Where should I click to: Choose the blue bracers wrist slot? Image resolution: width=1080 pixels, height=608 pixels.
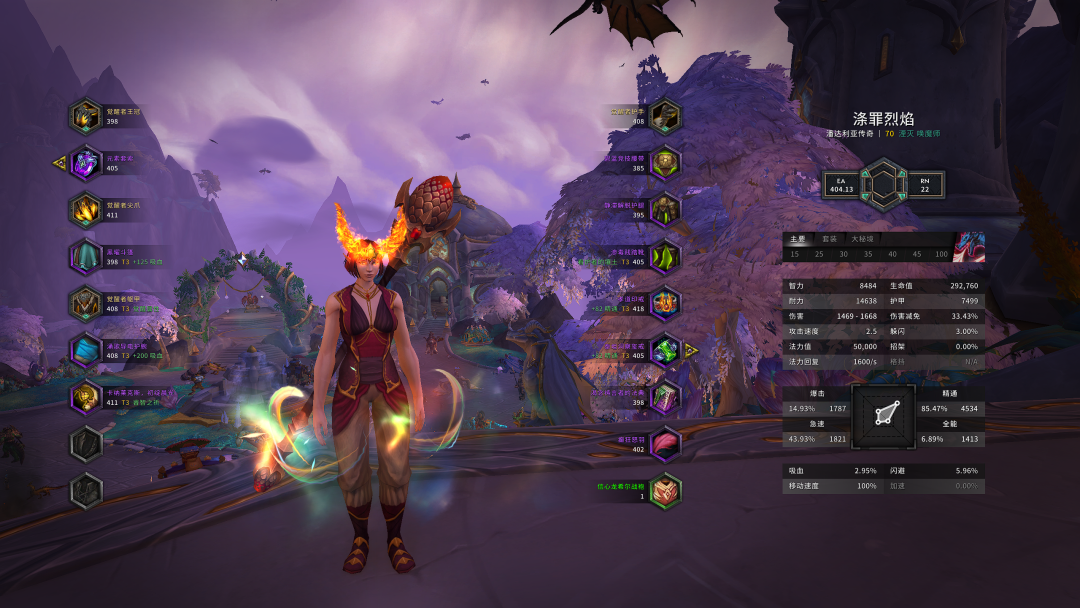[86, 351]
